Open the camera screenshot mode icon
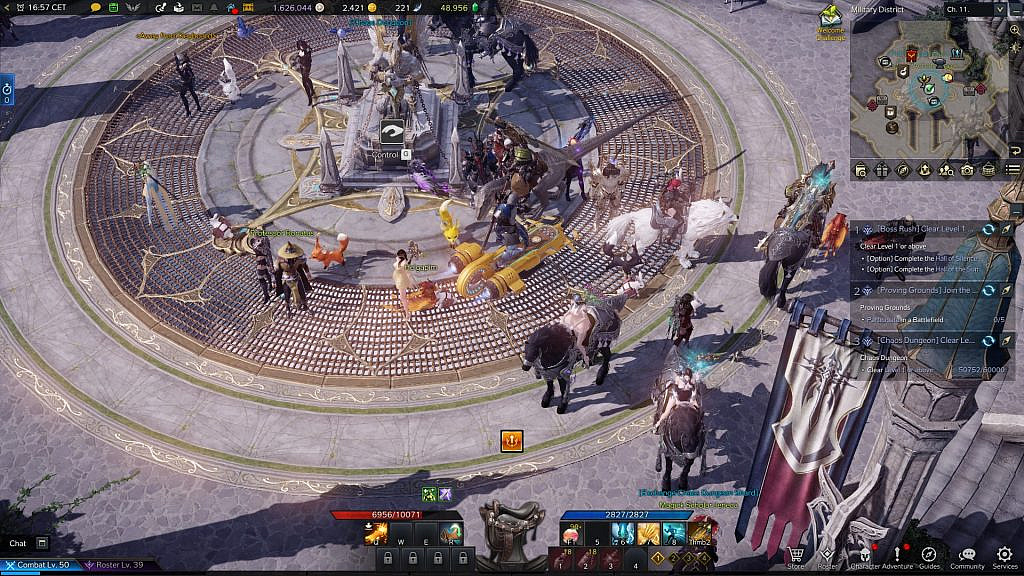 pyautogui.click(x=967, y=170)
